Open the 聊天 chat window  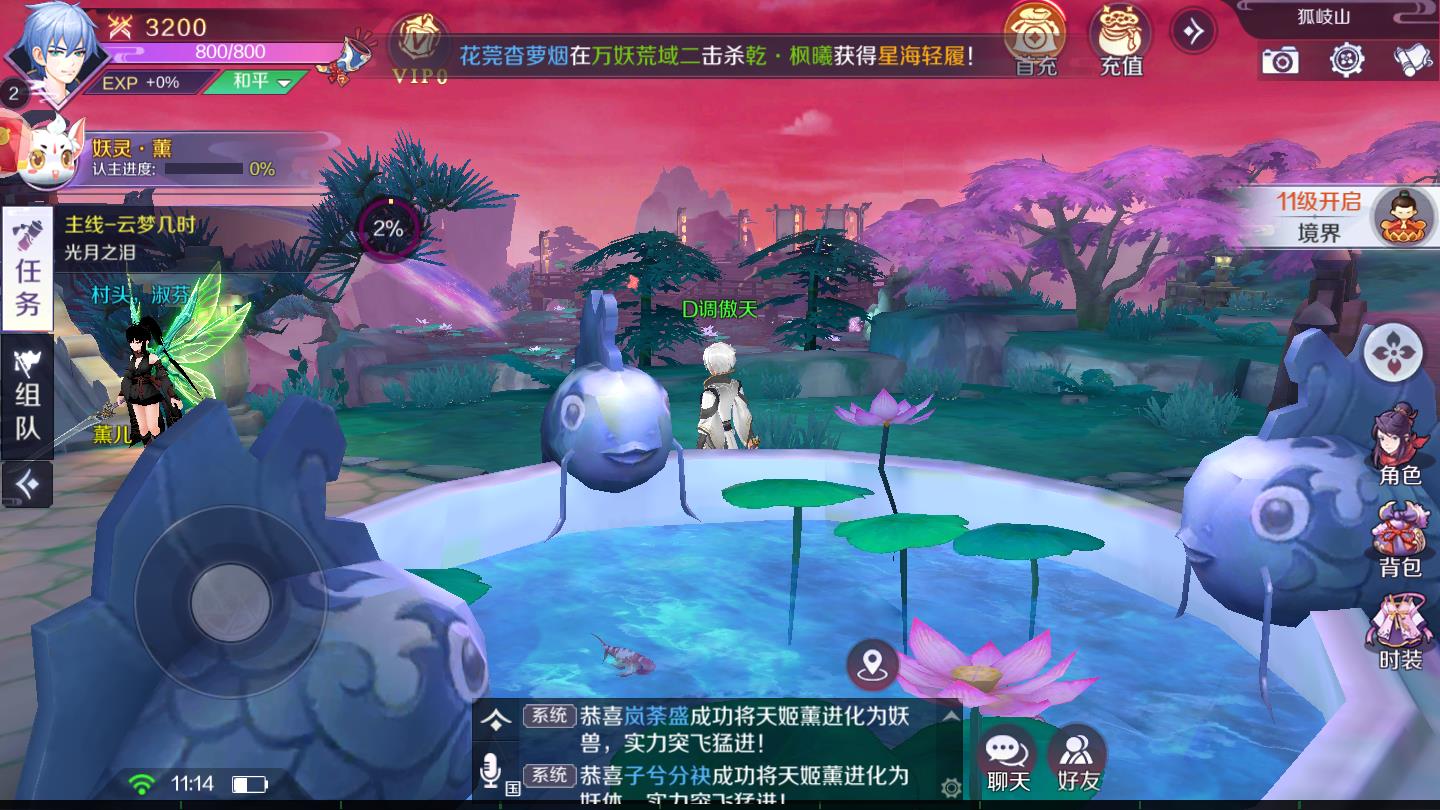pyautogui.click(x=1008, y=760)
